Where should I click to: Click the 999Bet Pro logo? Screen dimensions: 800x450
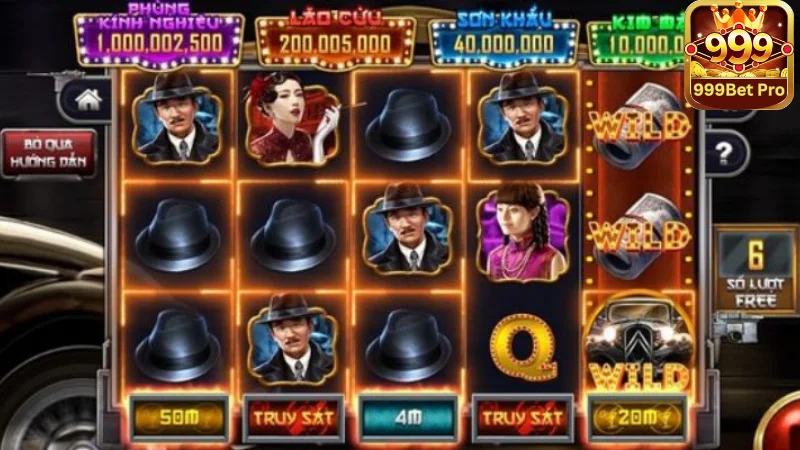(741, 56)
